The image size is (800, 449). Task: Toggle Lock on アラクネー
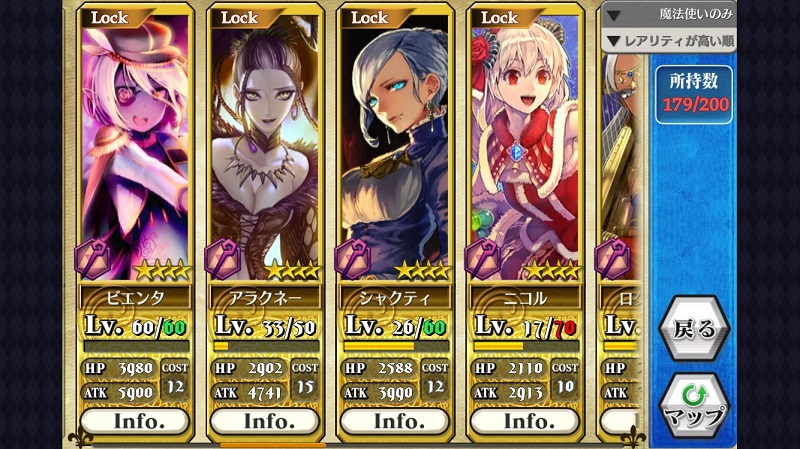(240, 17)
